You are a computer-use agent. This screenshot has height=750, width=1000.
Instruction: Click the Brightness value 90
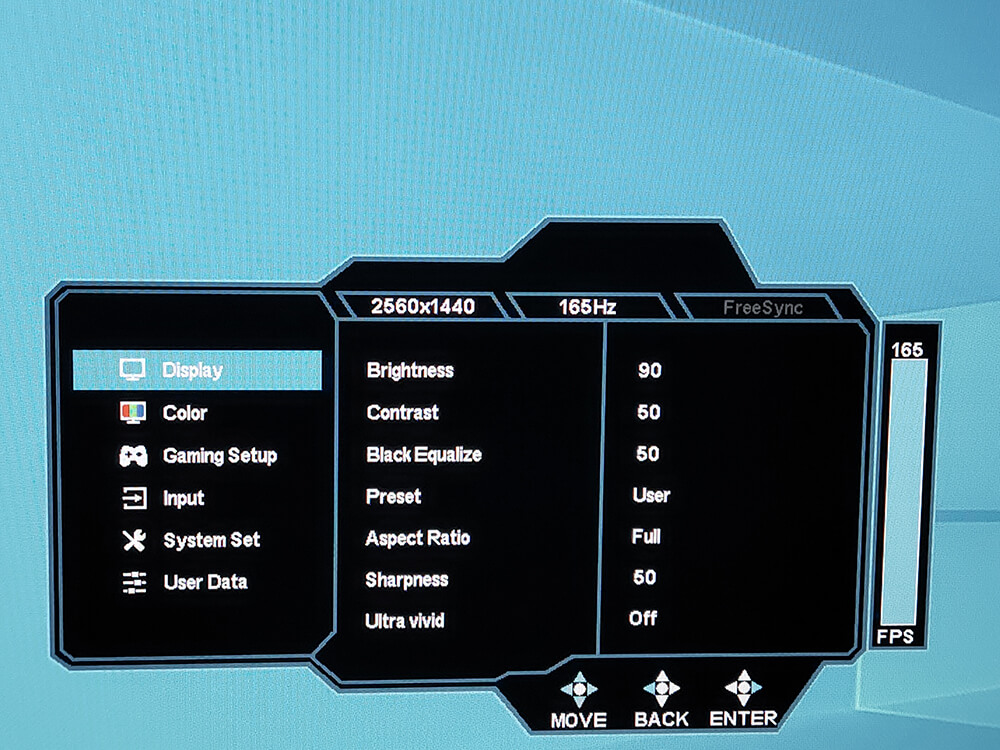pos(650,371)
